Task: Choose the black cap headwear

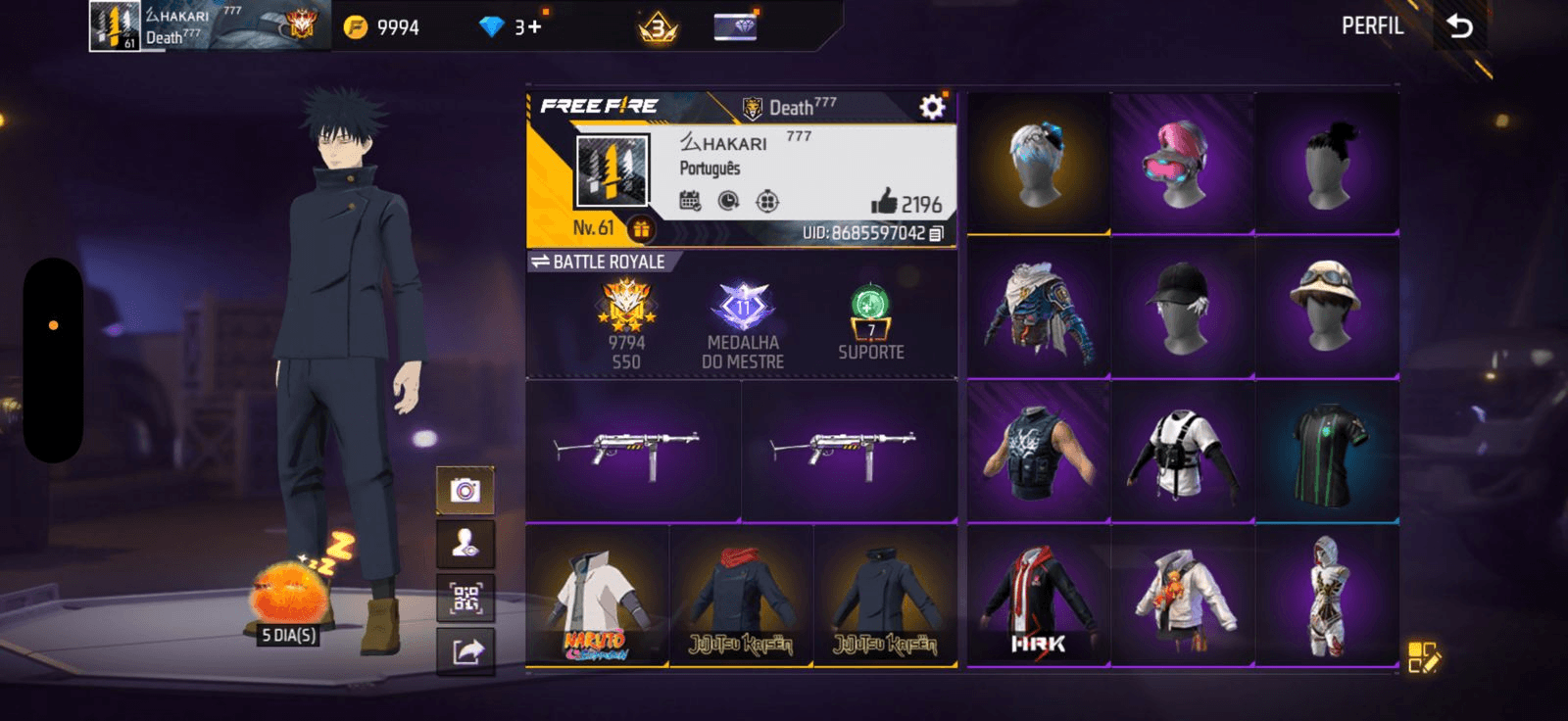Action: coord(1182,307)
